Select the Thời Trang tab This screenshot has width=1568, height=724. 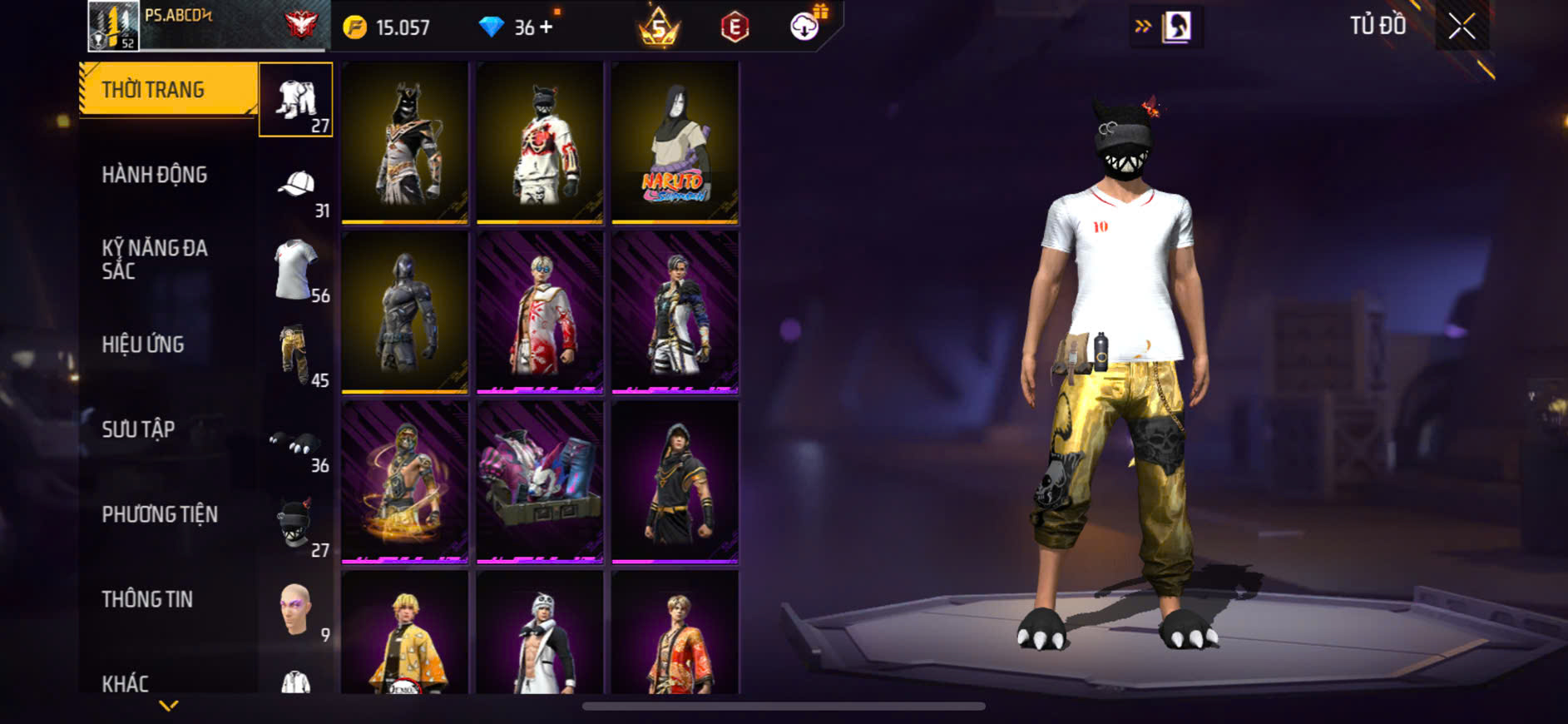pyautogui.click(x=153, y=90)
